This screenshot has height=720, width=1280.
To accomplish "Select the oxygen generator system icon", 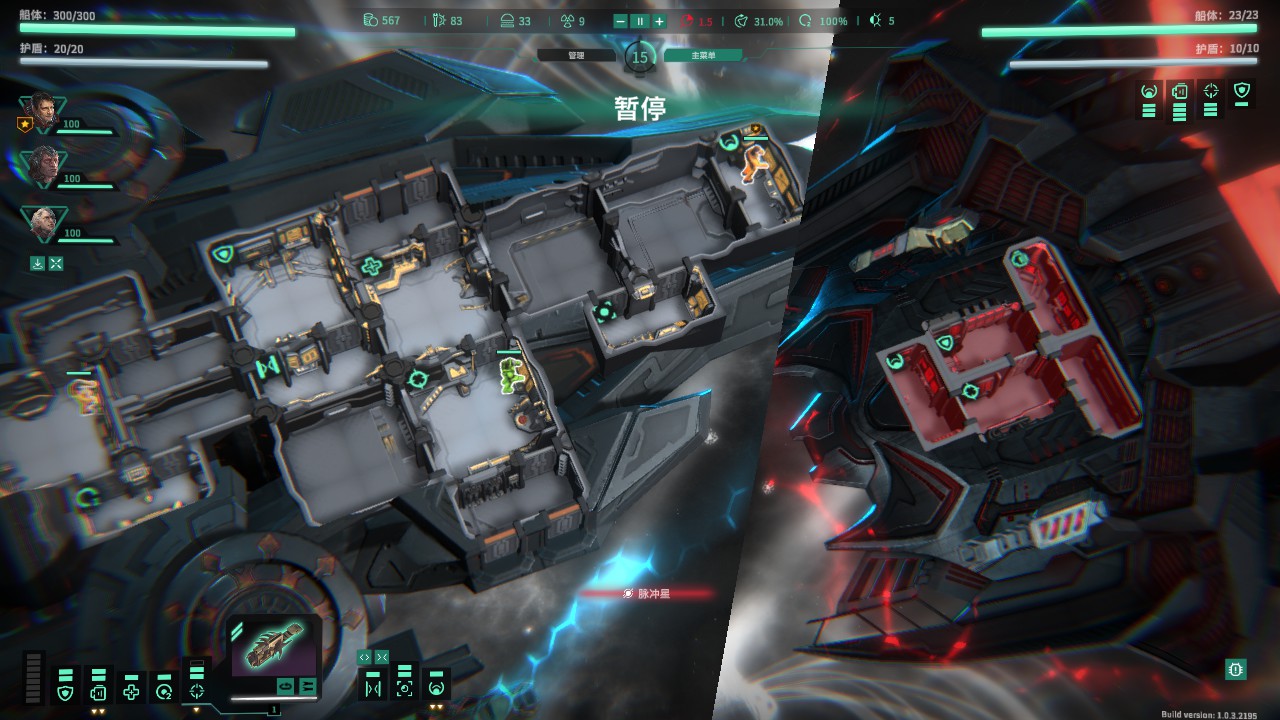I will [164, 689].
